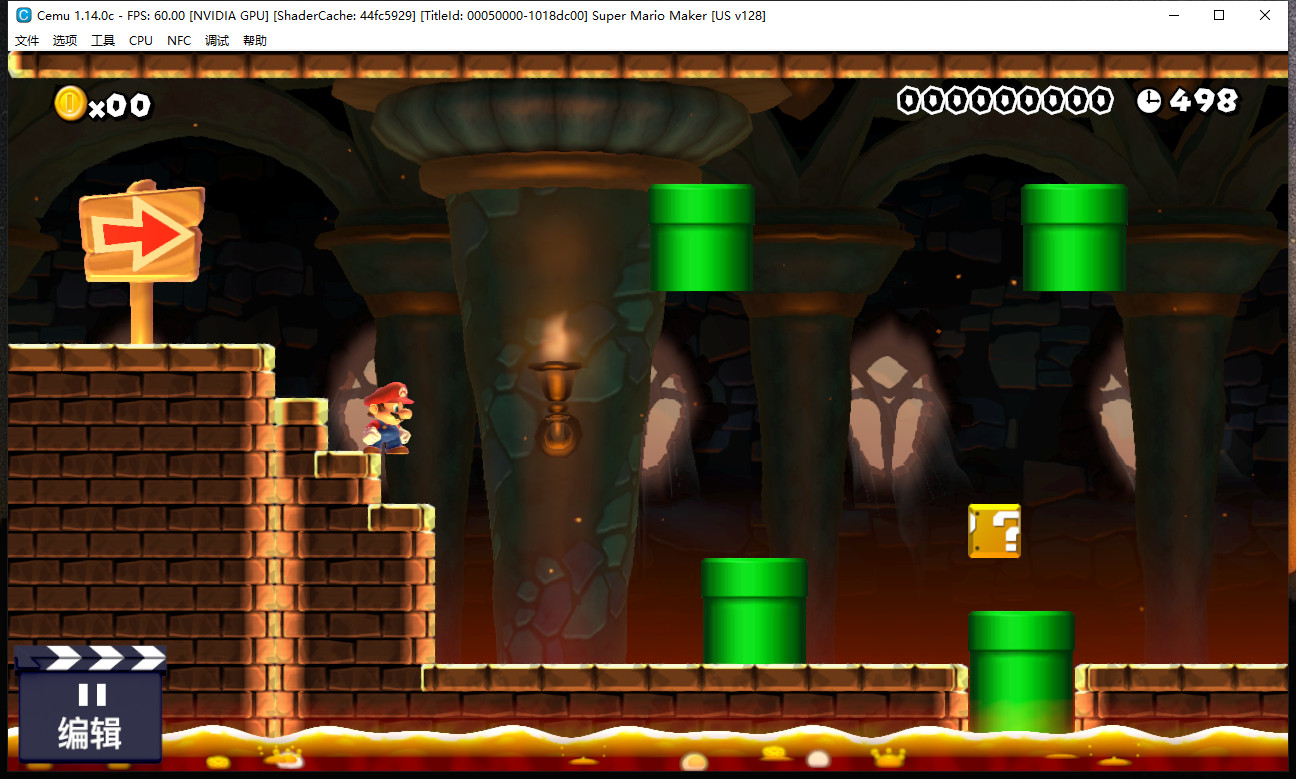
Task: Open the 选项 menu
Action: pyautogui.click(x=65, y=41)
